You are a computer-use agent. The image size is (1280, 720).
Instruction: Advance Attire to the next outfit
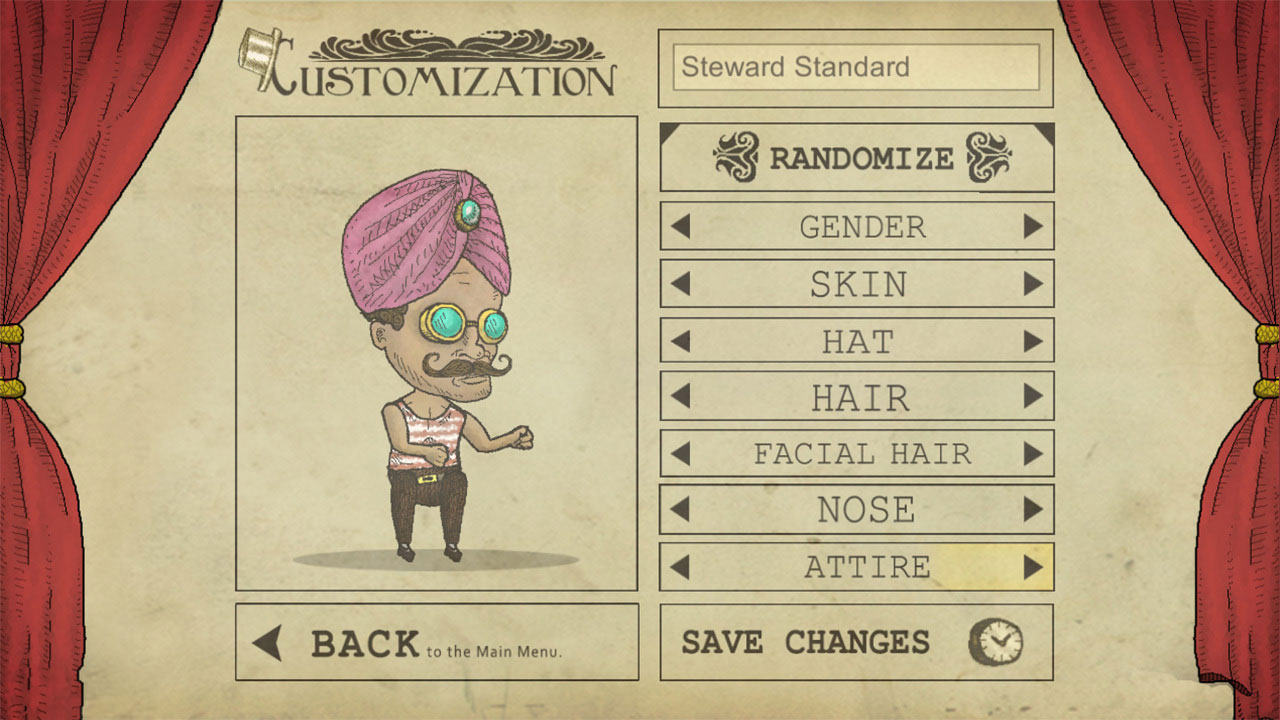(x=1035, y=565)
